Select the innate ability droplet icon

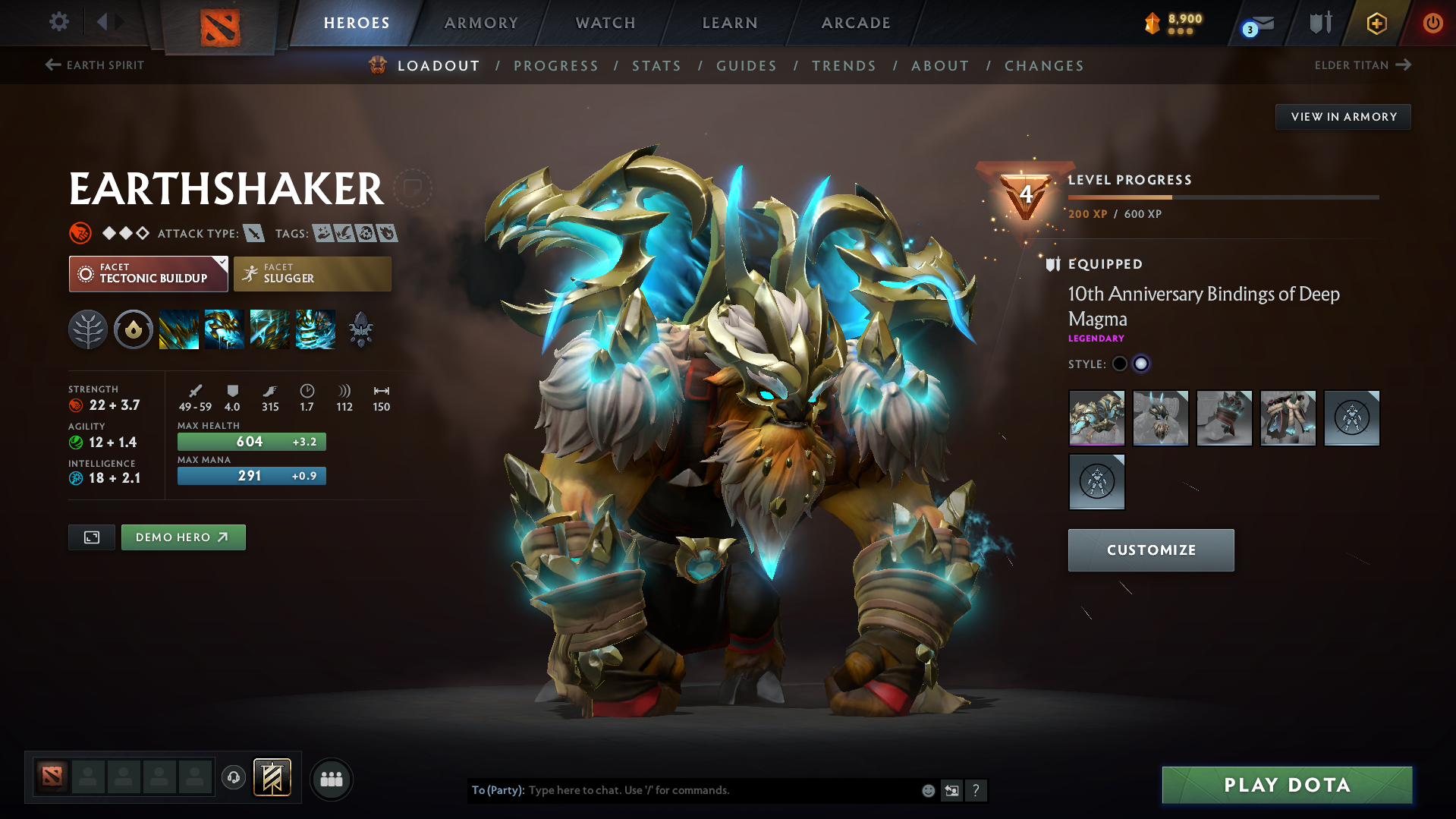coord(134,329)
